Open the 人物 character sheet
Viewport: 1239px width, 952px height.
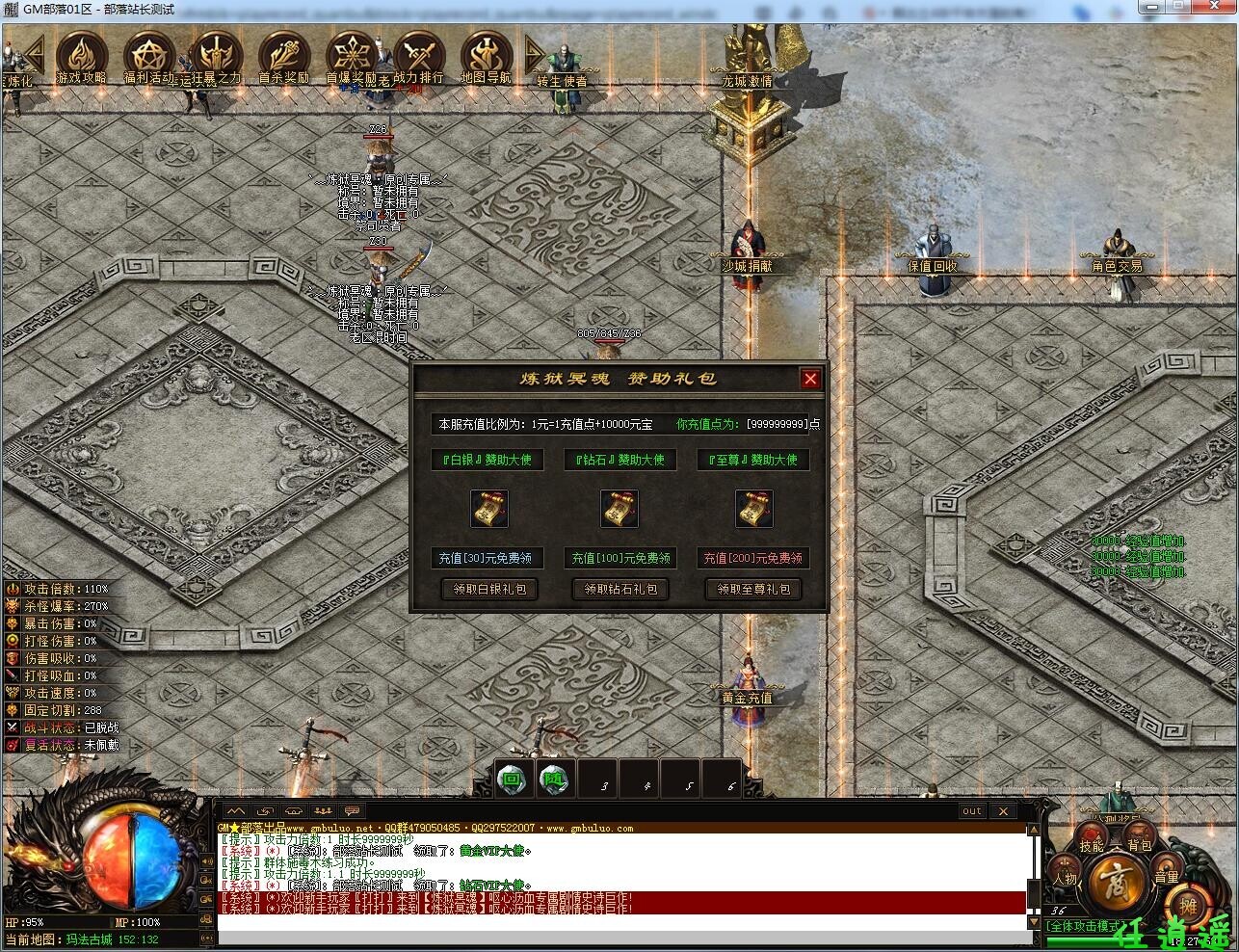pyautogui.click(x=1065, y=877)
